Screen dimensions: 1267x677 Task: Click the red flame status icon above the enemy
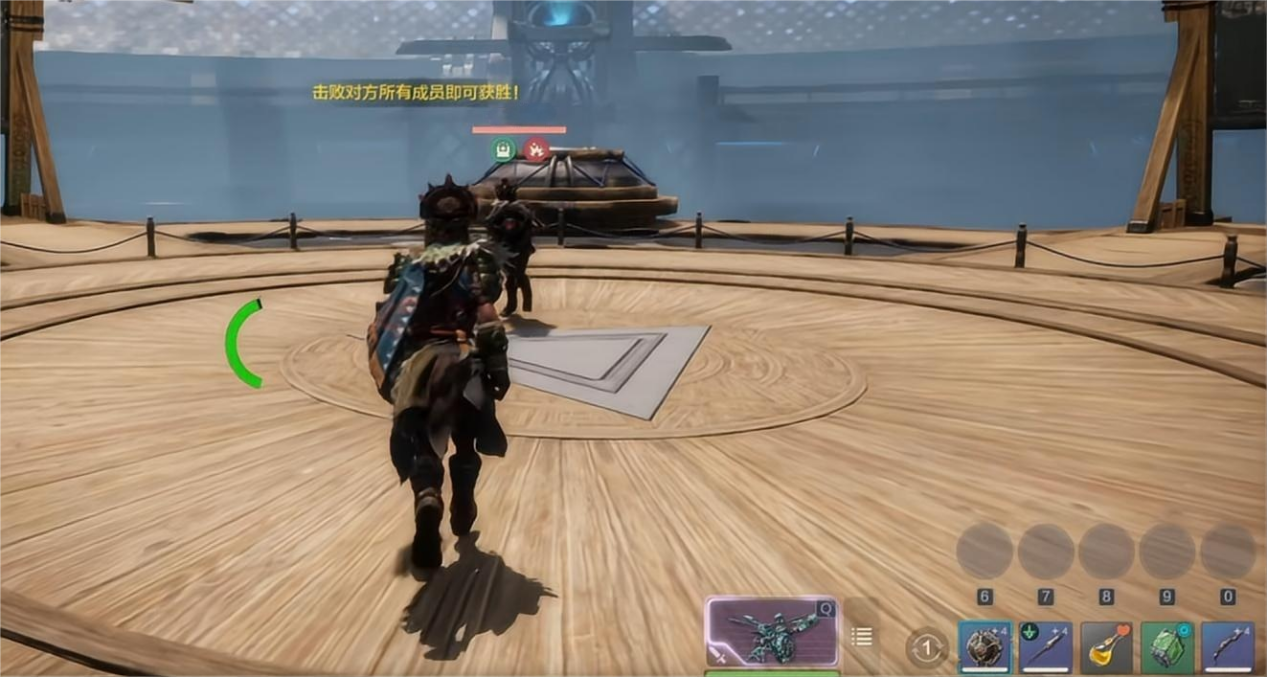pyautogui.click(x=537, y=150)
